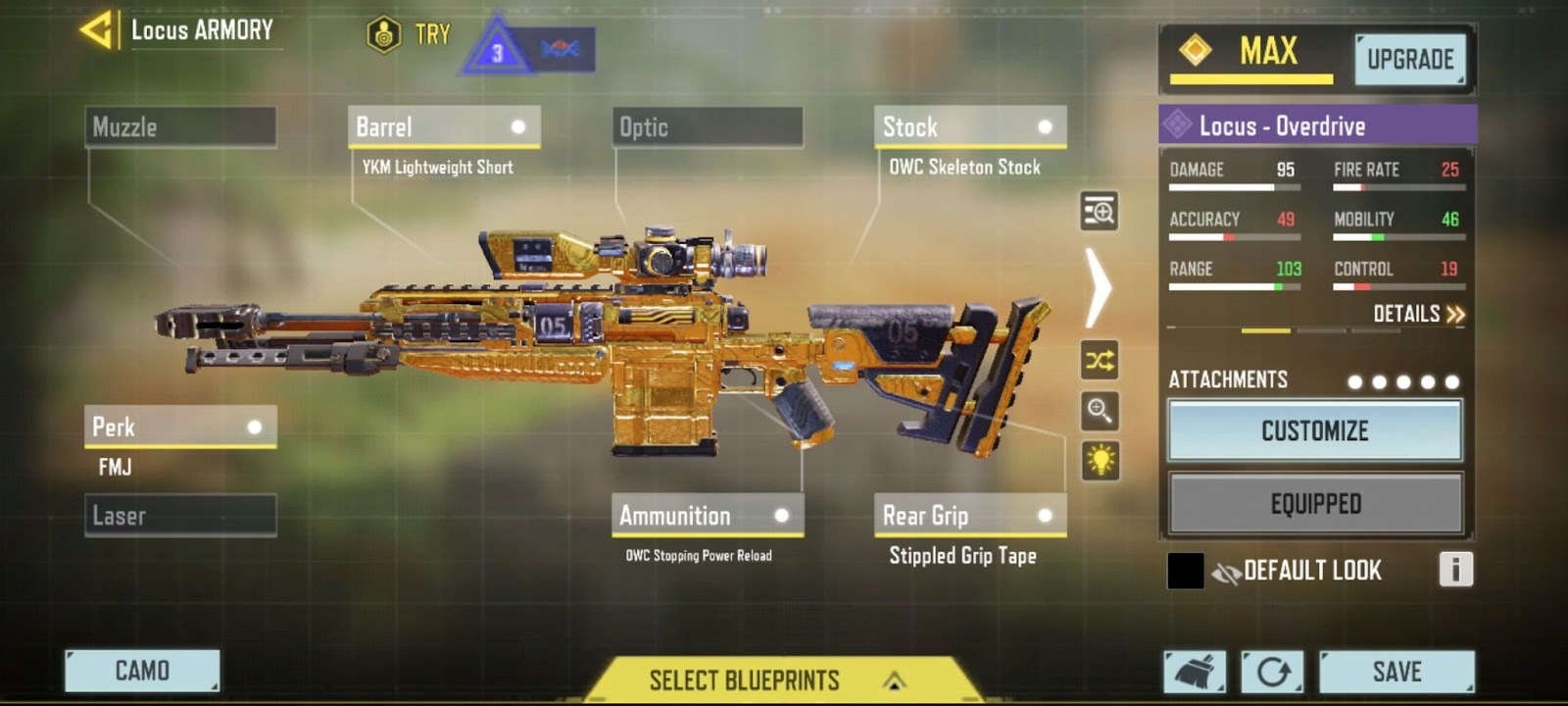Open the TRY weapon trial
Image resolution: width=1568 pixels, height=706 pixels.
[x=410, y=35]
